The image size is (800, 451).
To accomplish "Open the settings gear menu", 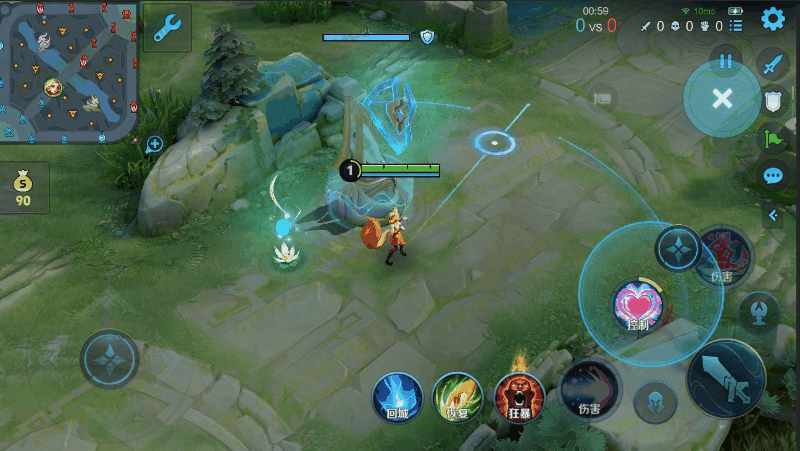I will pyautogui.click(x=773, y=19).
